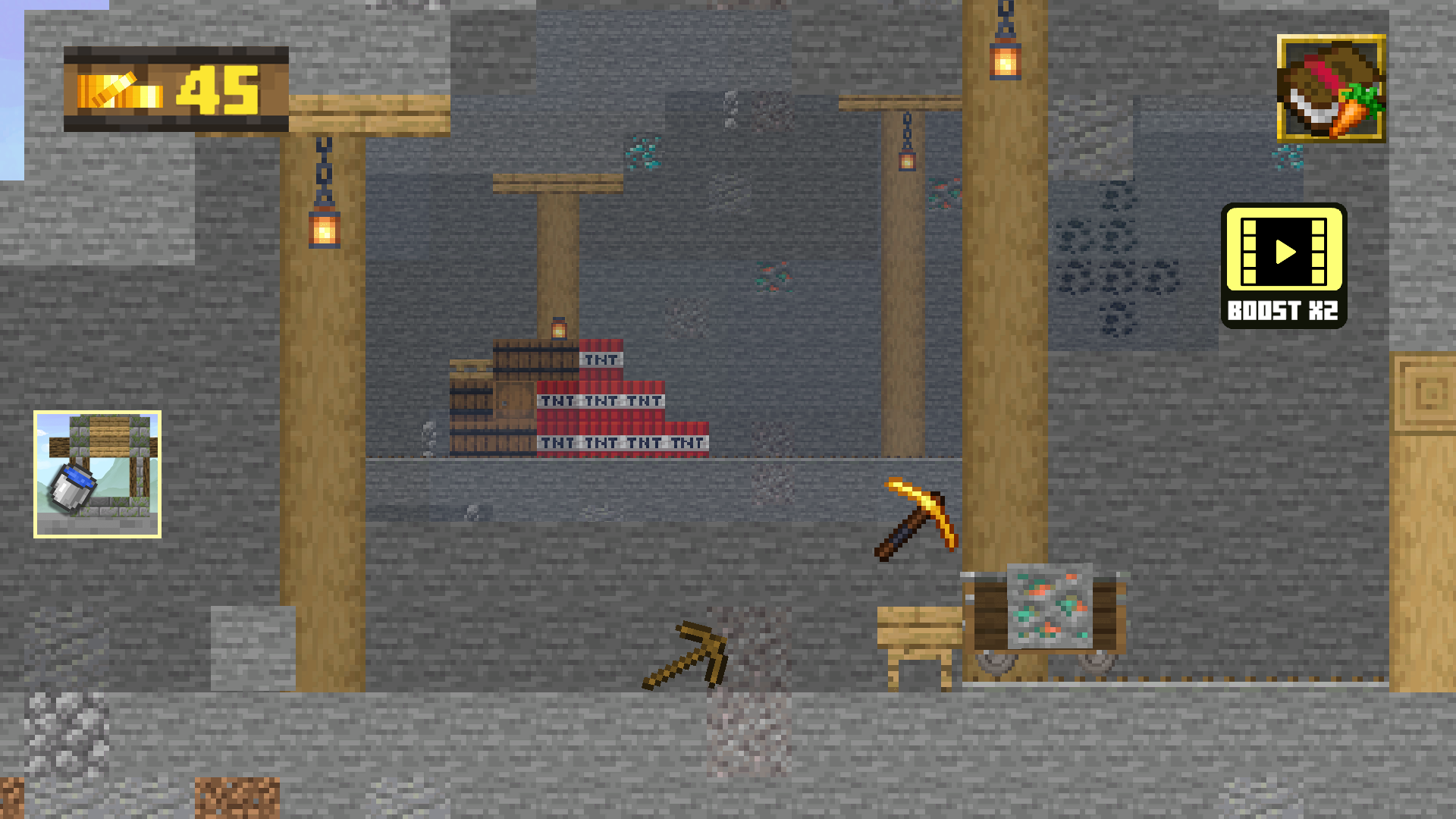Activate the BOOST X2 video button
The image size is (1456, 819).
pos(1284,267)
